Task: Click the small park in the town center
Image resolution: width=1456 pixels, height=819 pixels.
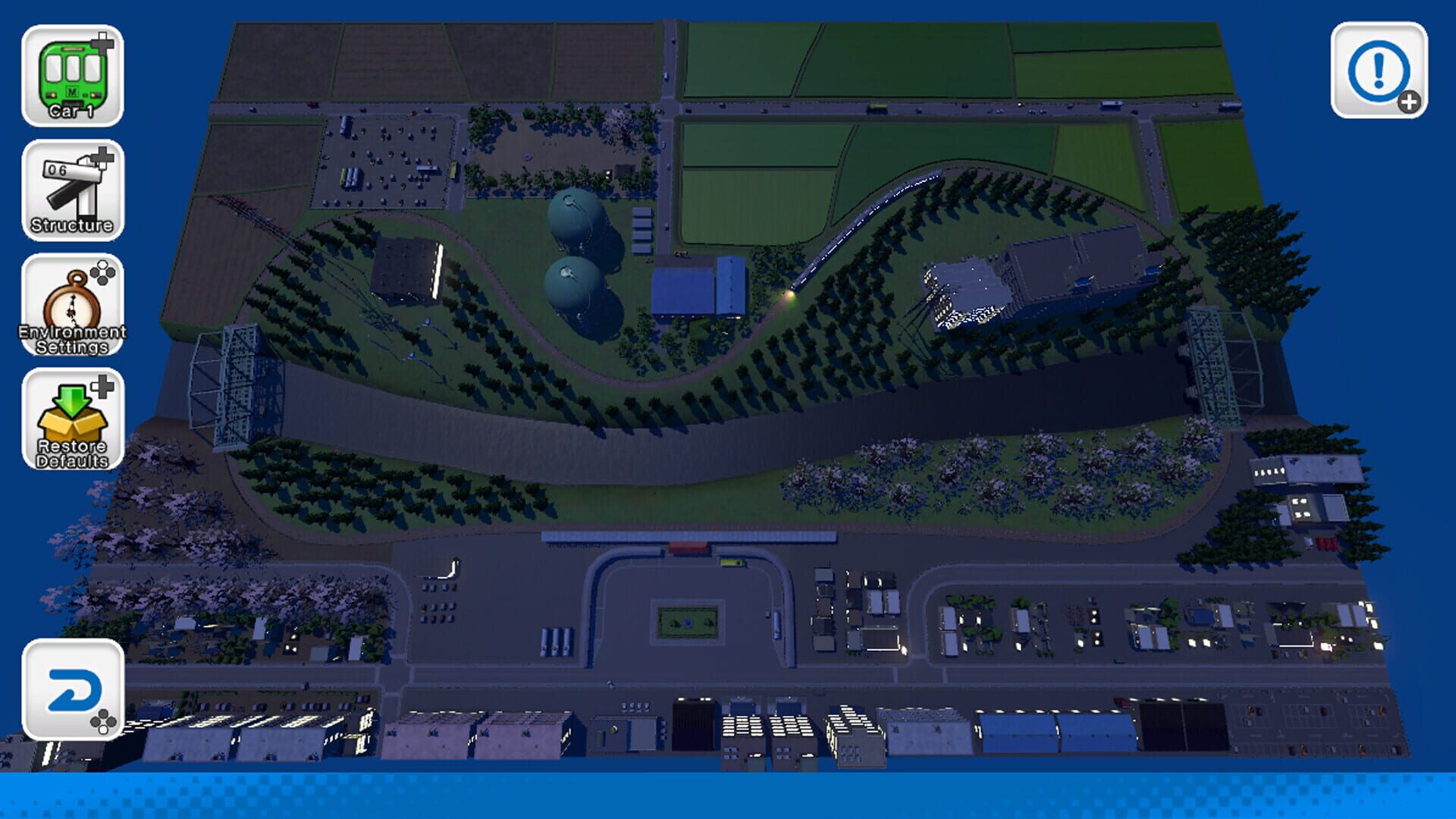Action: pyautogui.click(x=686, y=620)
